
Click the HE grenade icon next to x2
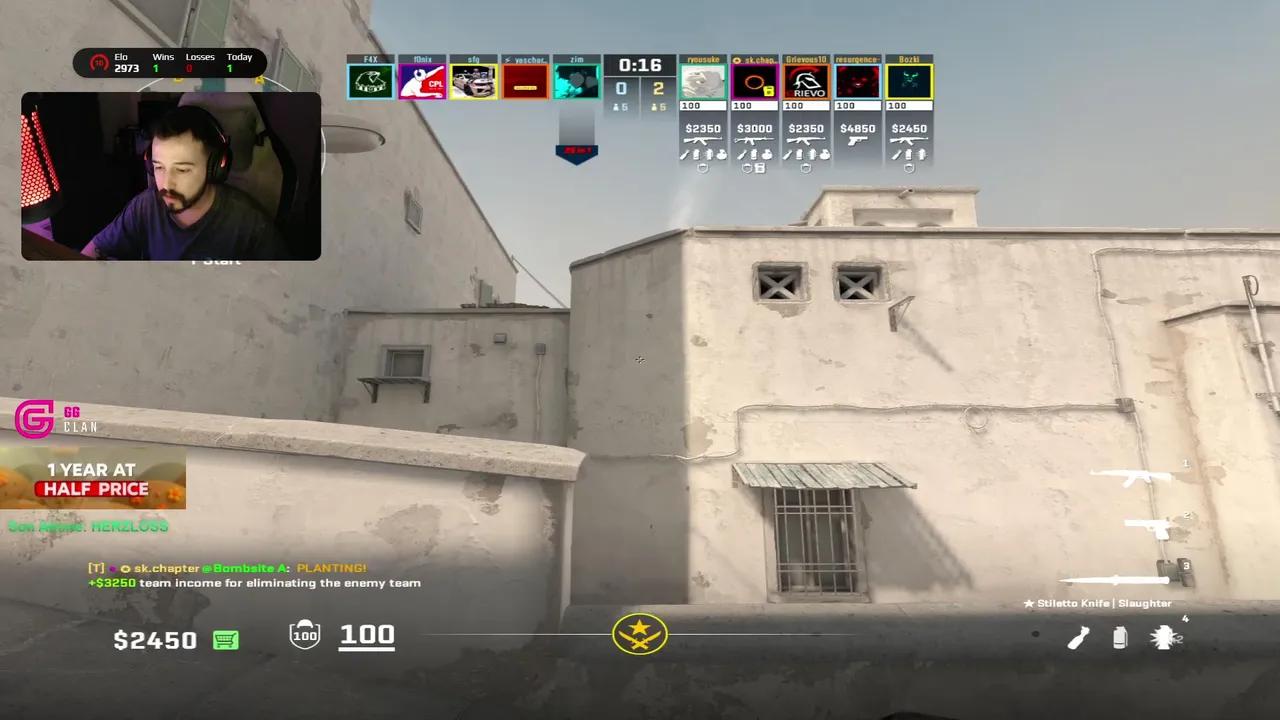click(1163, 637)
